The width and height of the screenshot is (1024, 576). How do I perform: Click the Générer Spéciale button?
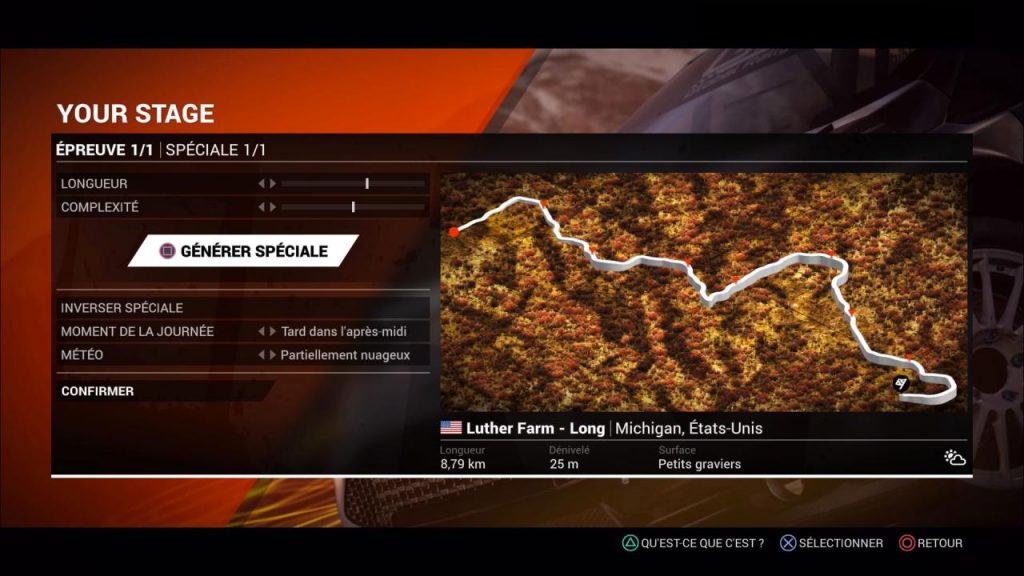point(243,251)
